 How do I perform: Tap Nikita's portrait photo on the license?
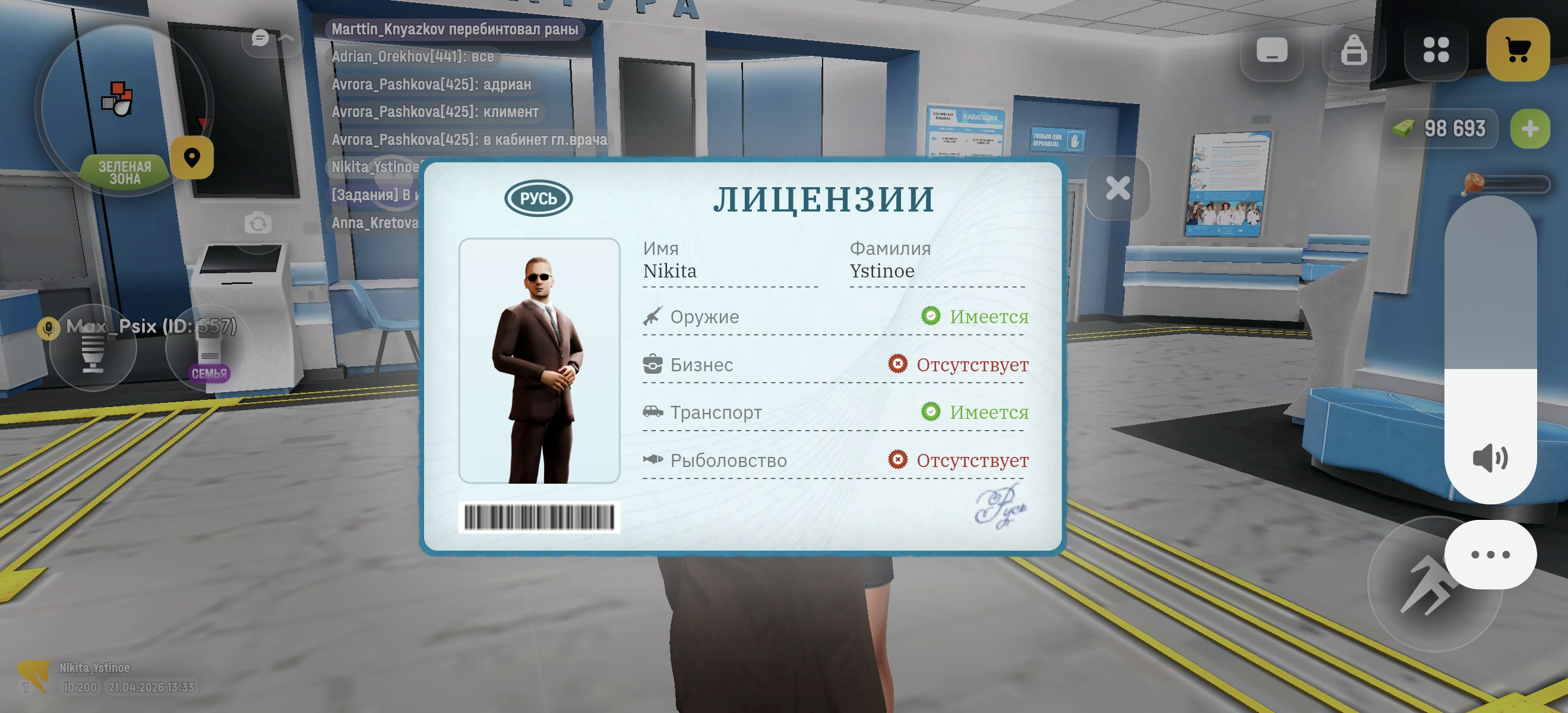pyautogui.click(x=538, y=359)
